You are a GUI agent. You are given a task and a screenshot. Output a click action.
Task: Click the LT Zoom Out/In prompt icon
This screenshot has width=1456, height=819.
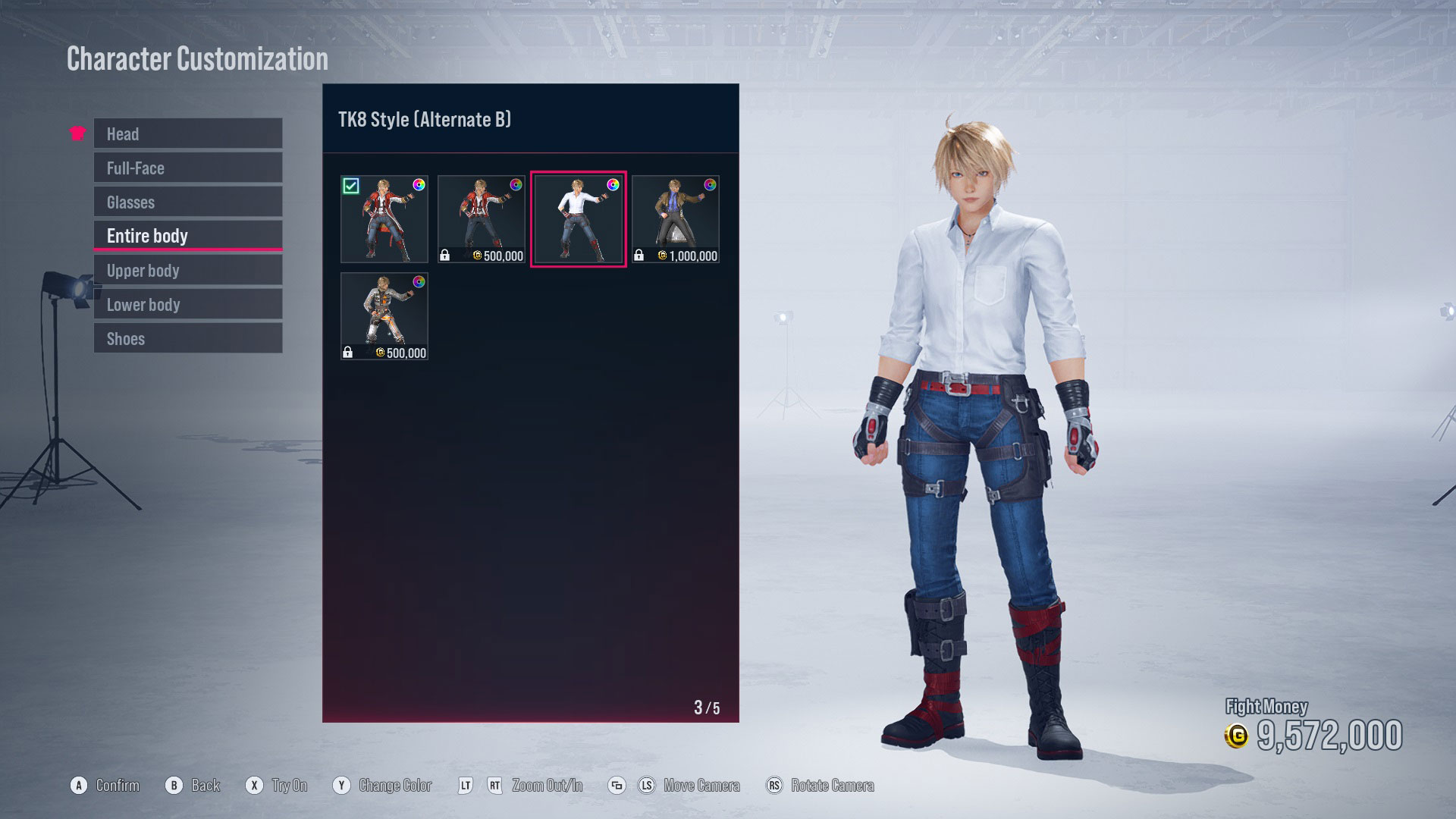[466, 785]
